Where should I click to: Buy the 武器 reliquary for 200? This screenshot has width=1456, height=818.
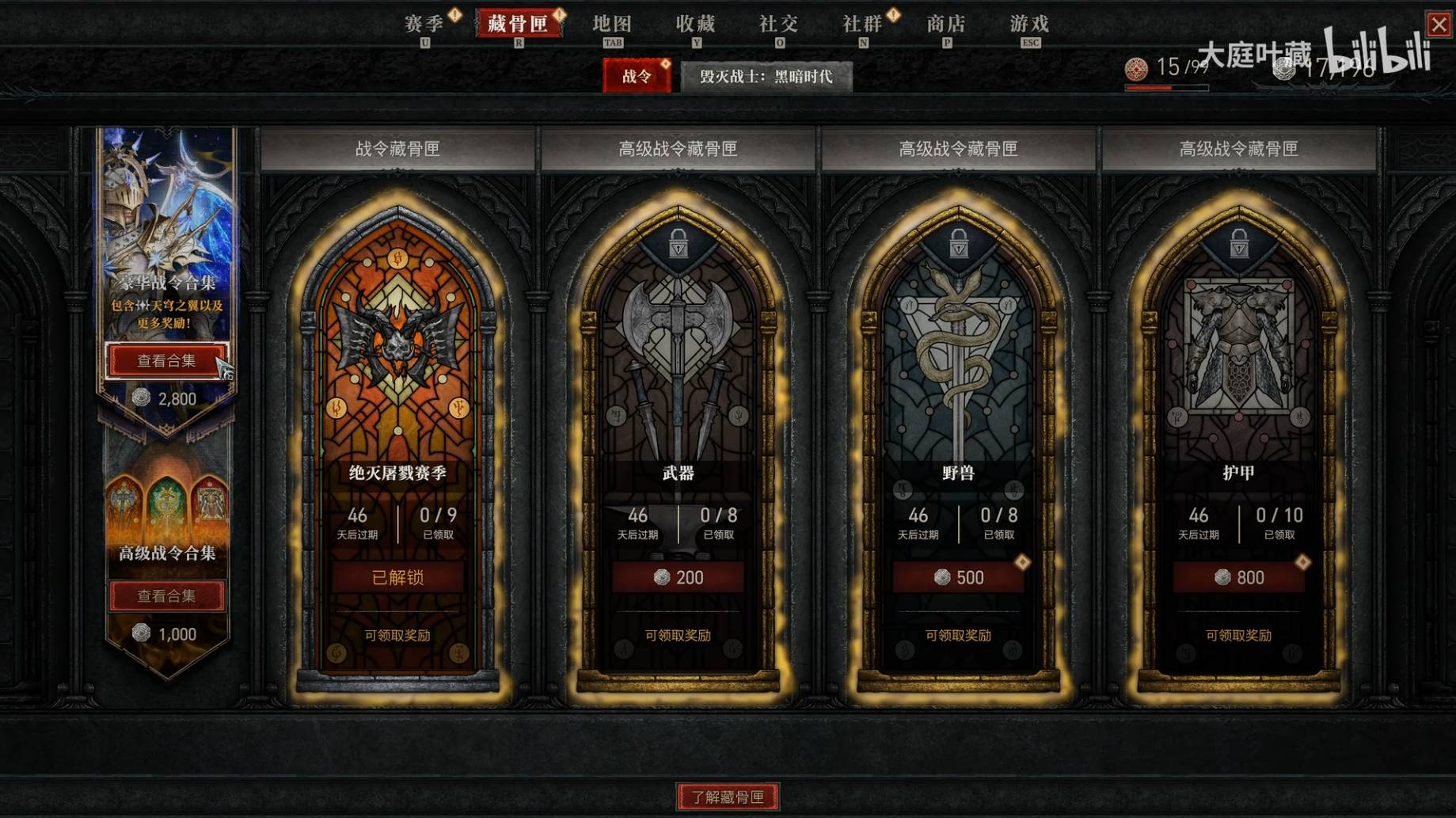[x=678, y=577]
